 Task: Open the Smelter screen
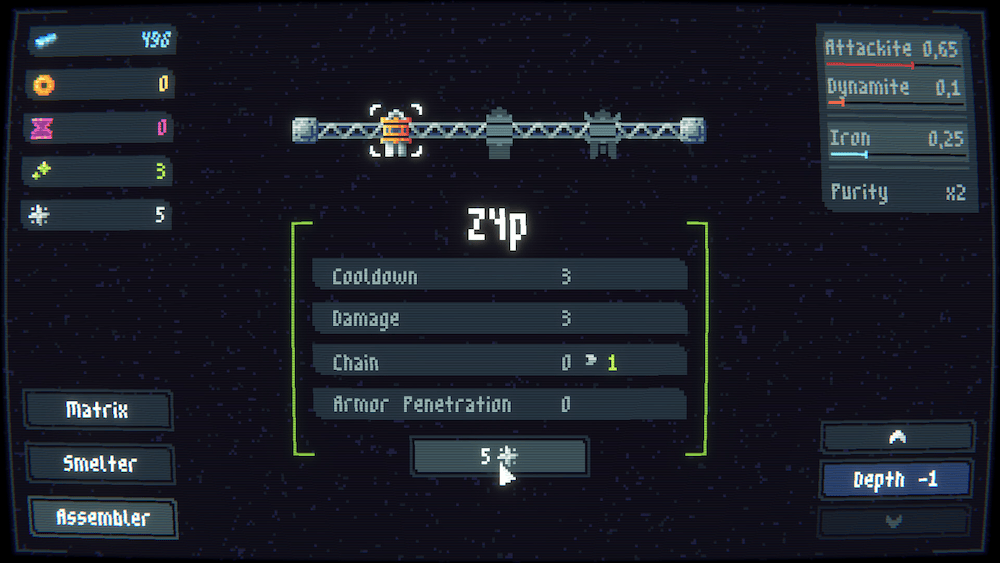coord(100,464)
